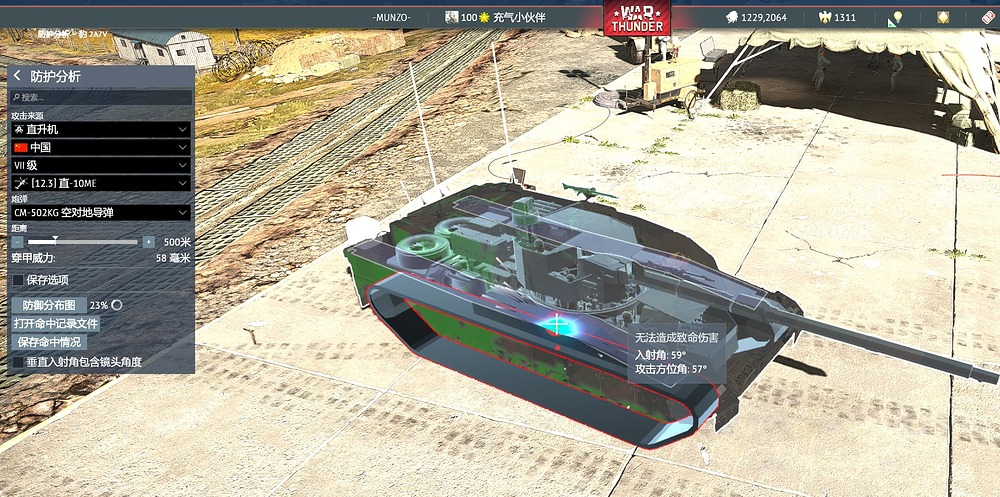Image resolution: width=1000 pixels, height=497 pixels.
Task: Open the CM-502KG shell type dropdown
Action: 101,212
